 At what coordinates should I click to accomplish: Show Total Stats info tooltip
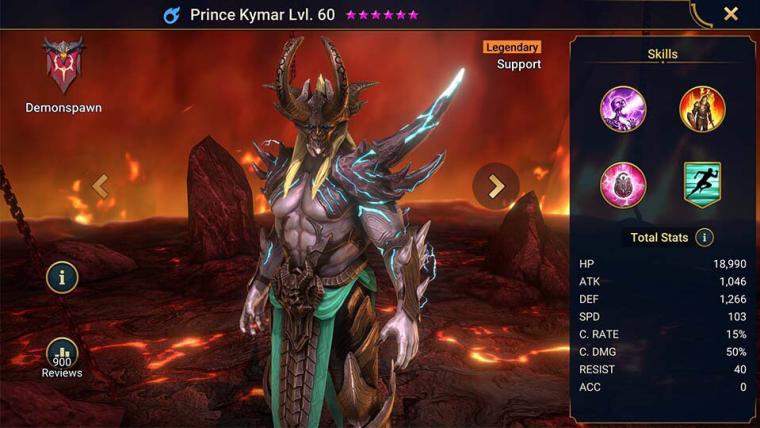click(704, 237)
